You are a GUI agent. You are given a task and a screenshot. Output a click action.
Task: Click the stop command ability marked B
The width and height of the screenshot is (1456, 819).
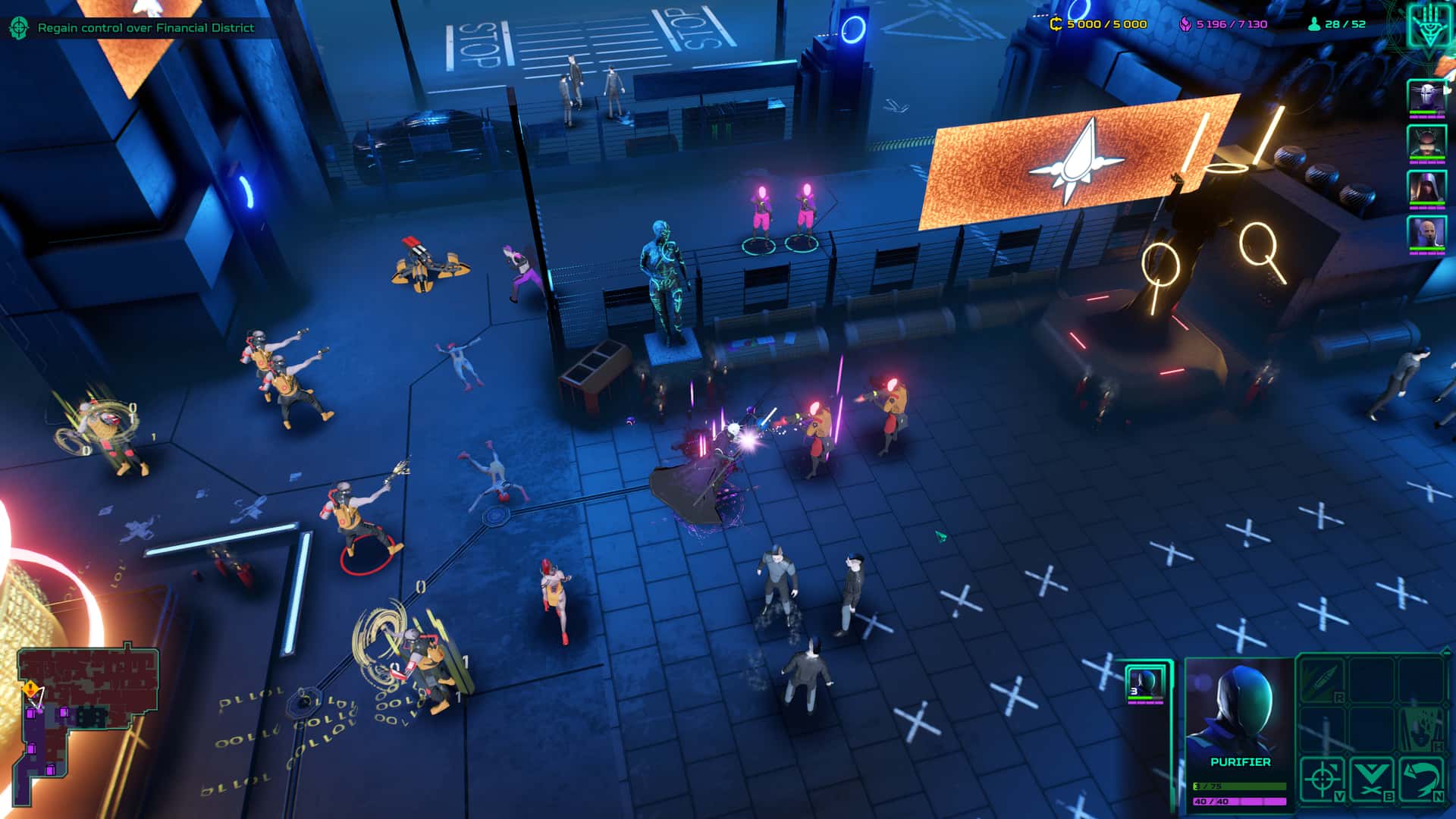click(x=1372, y=778)
